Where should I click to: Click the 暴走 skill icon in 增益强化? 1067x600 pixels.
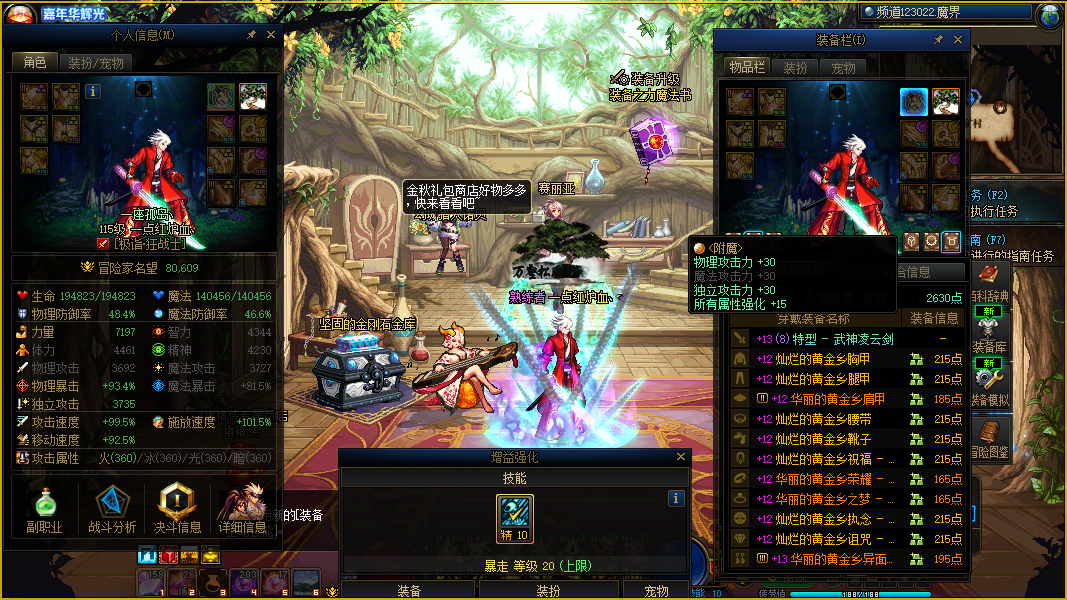[x=515, y=516]
